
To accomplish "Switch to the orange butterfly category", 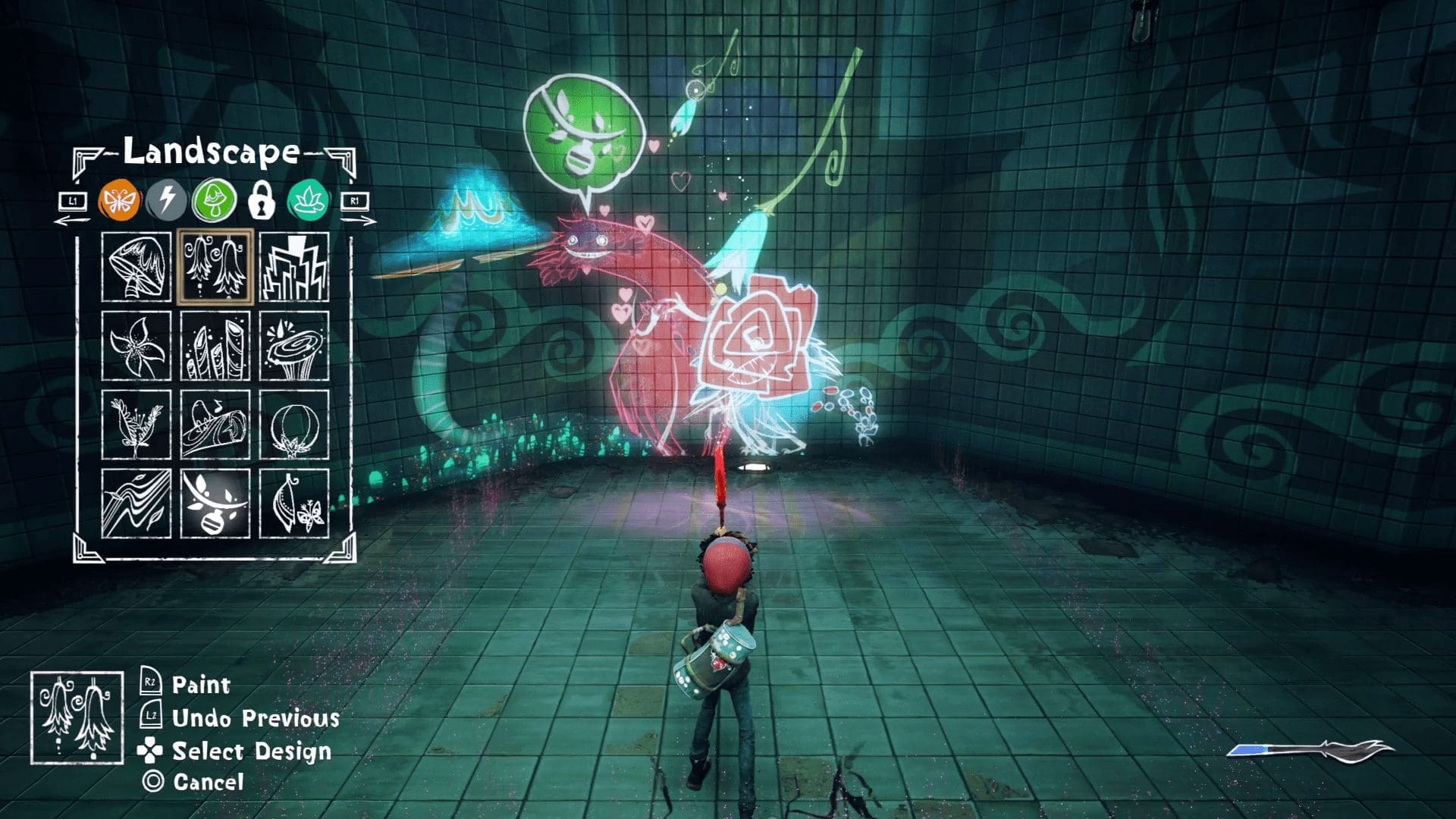I will point(119,201).
